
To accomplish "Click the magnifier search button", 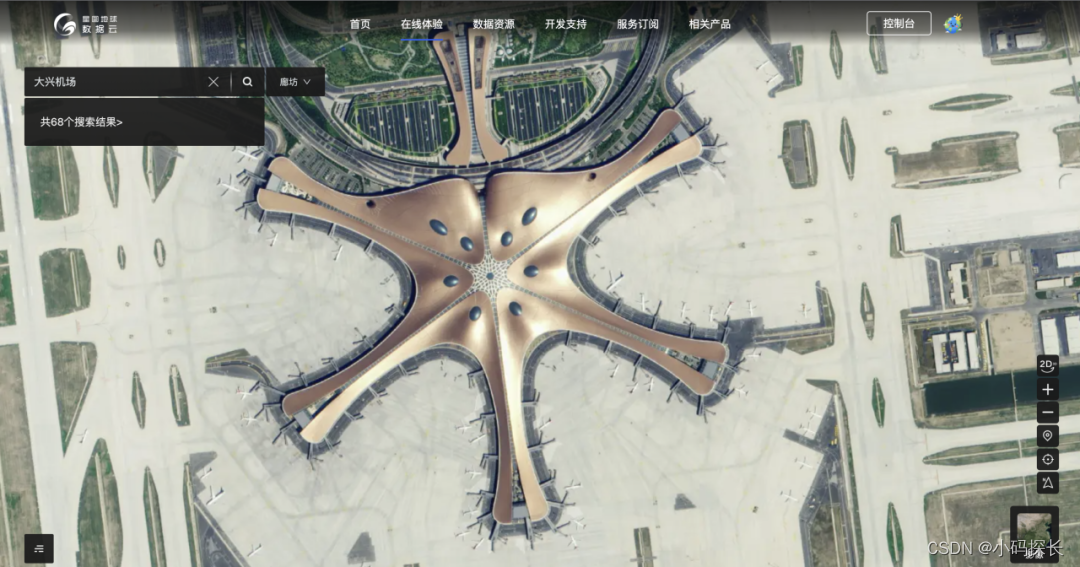I will [248, 82].
